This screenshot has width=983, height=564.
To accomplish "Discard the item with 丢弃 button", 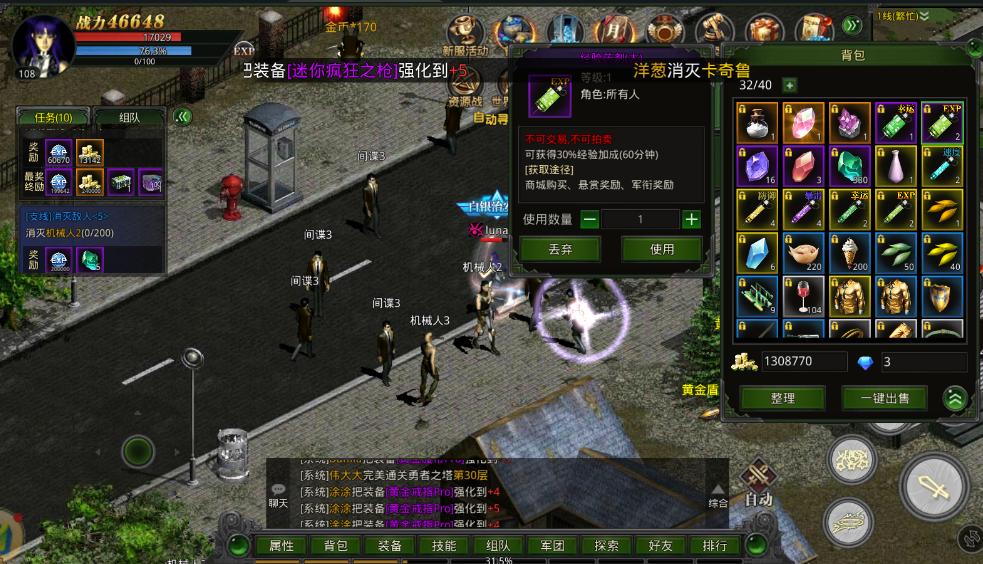I will coord(560,249).
